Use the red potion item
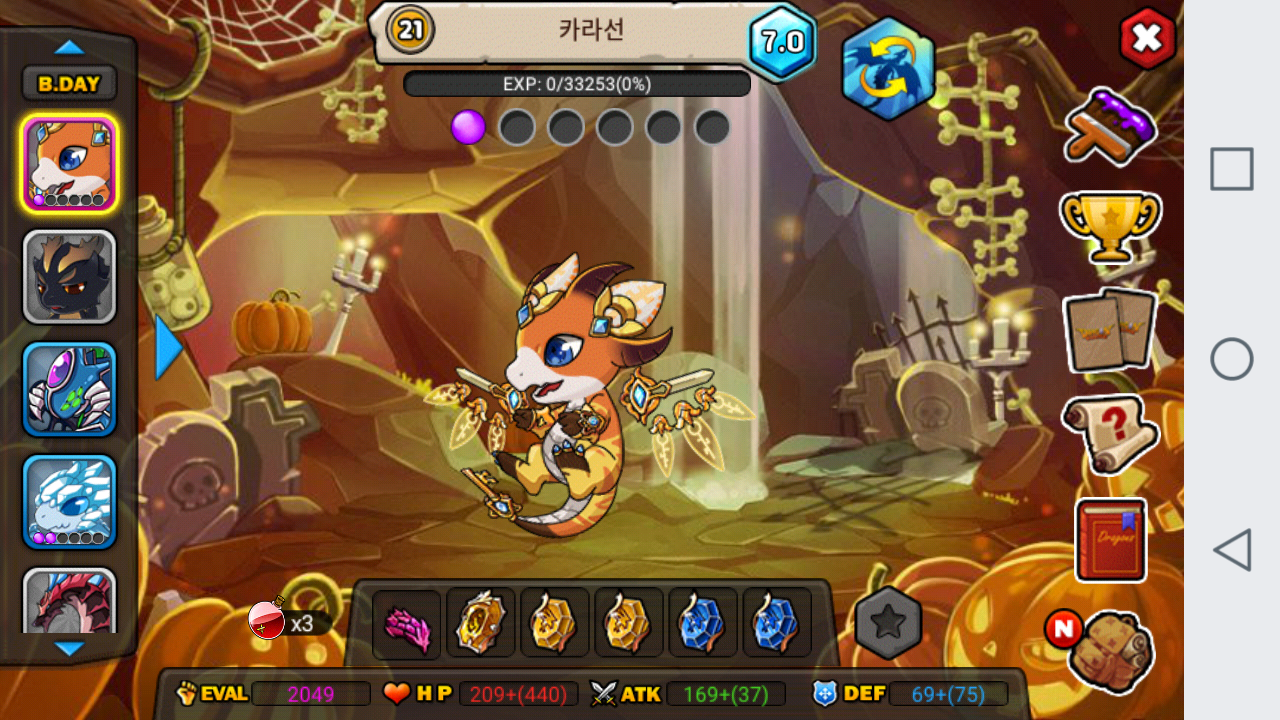 click(x=268, y=620)
